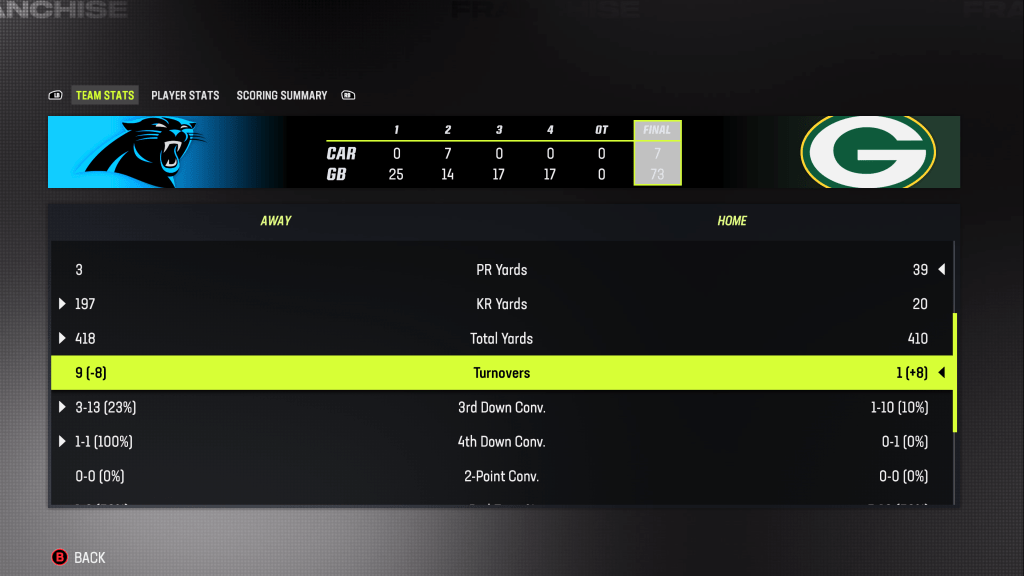Choose the Total Yards row
Viewport: 1024px width, 576px height.
pos(501,339)
